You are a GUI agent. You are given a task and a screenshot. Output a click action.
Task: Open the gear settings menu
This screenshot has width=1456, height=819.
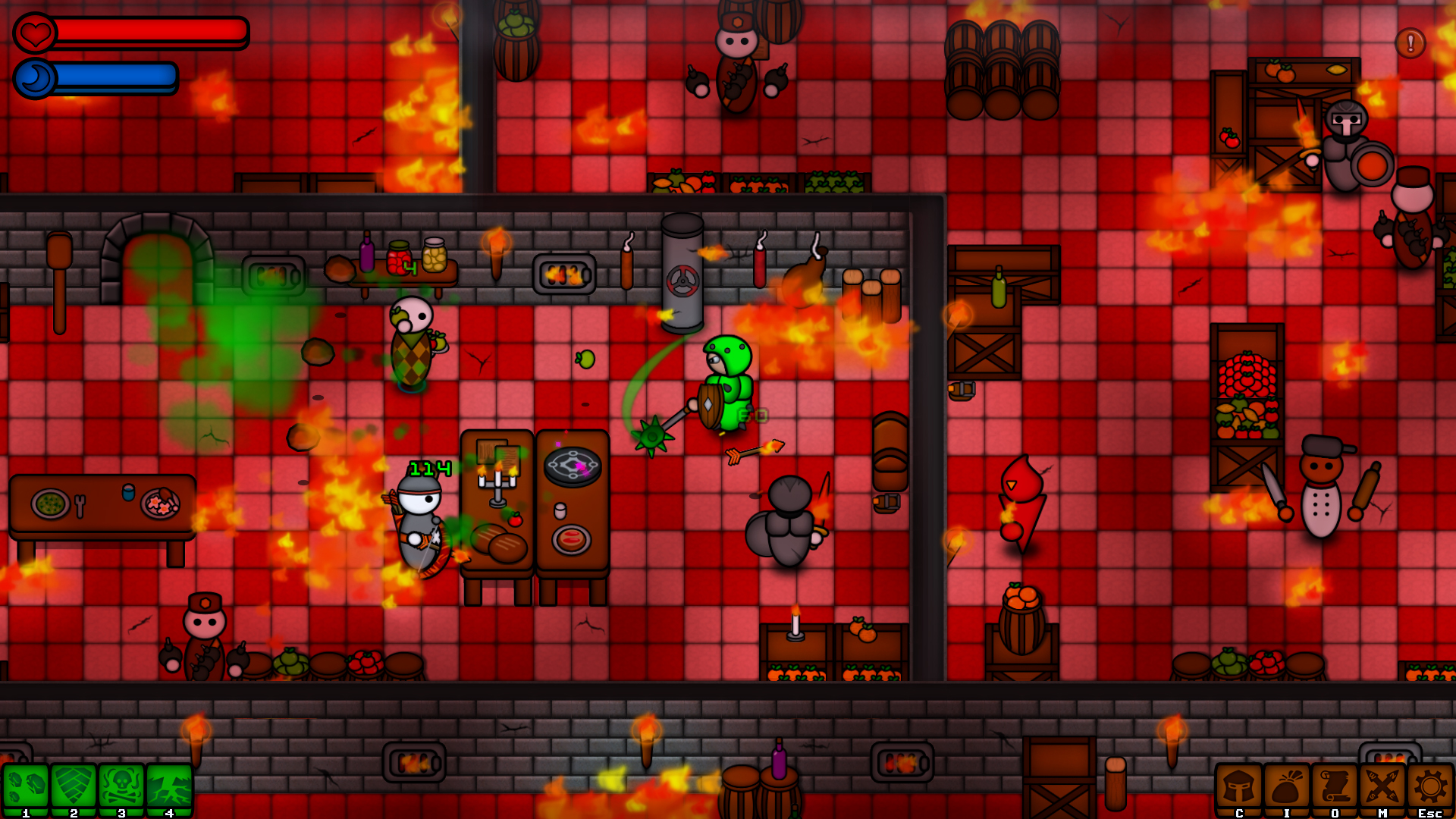pyautogui.click(x=1430, y=789)
